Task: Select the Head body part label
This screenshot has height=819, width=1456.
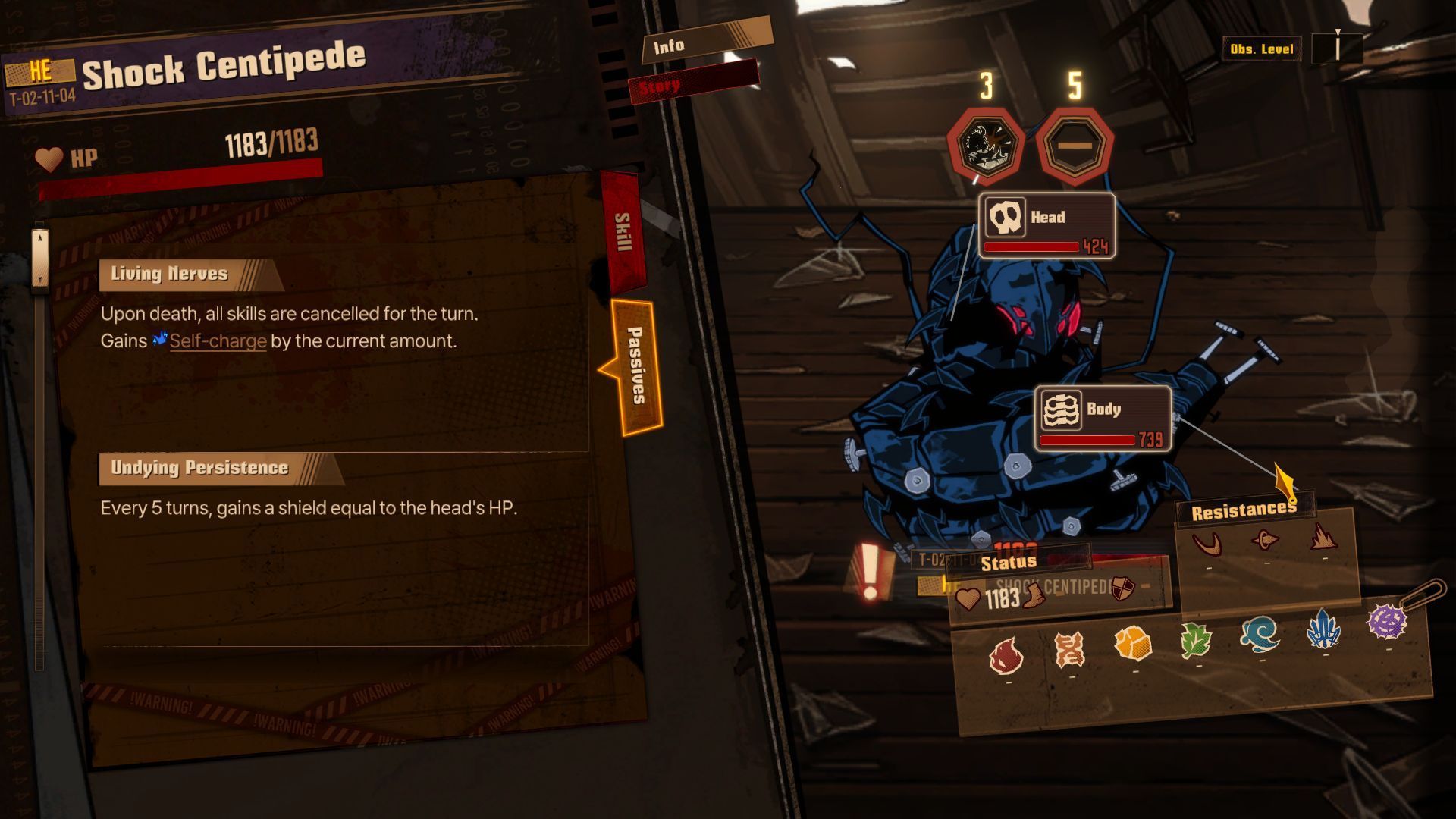Action: click(x=1046, y=225)
